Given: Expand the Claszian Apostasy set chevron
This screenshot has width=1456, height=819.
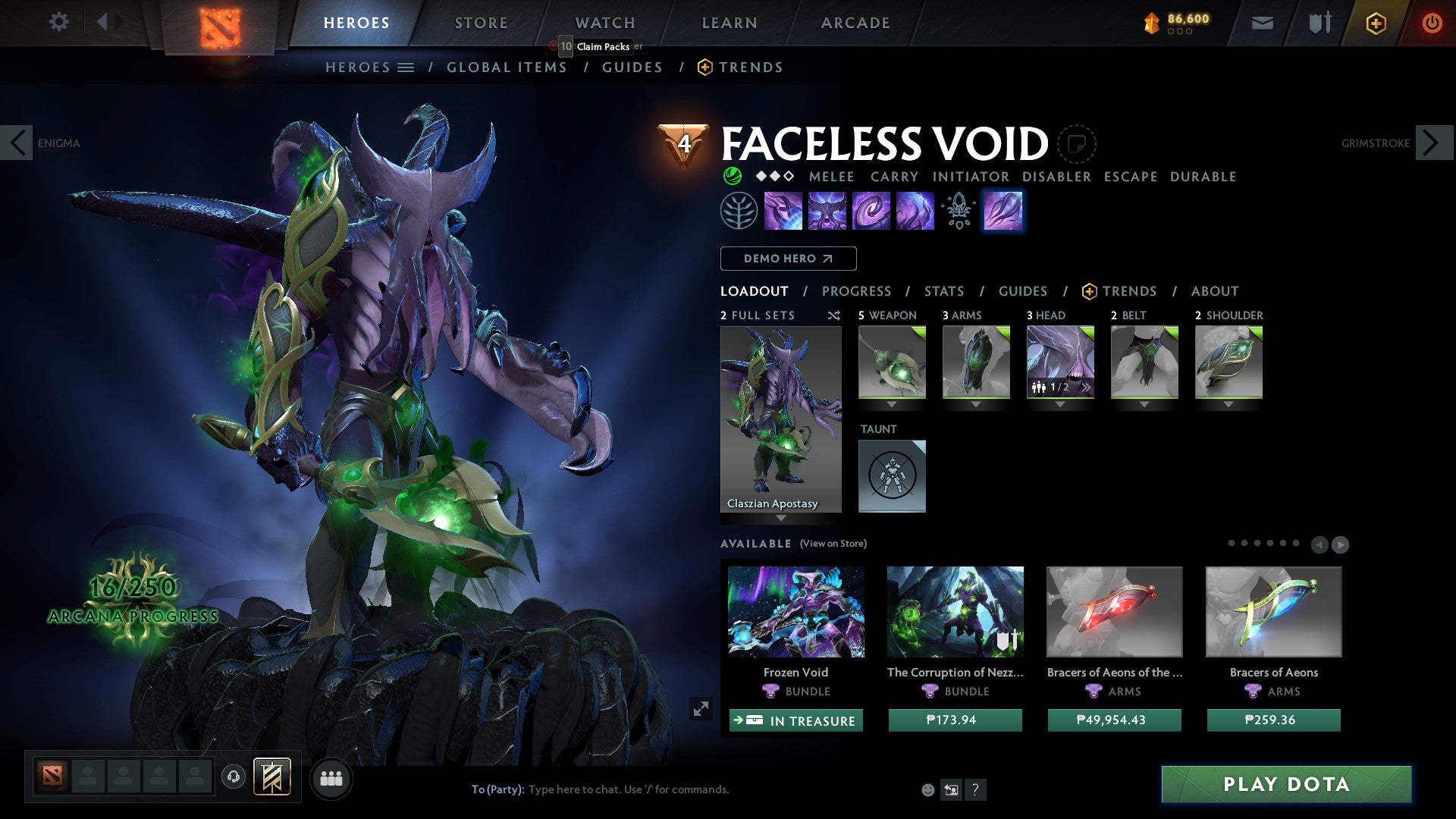Looking at the screenshot, I should coord(780,516).
